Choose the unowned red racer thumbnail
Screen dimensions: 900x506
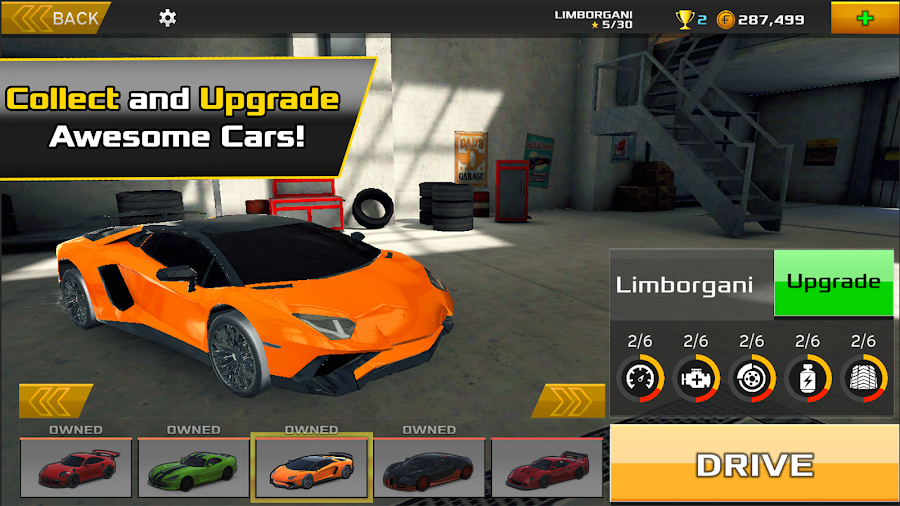pos(546,467)
